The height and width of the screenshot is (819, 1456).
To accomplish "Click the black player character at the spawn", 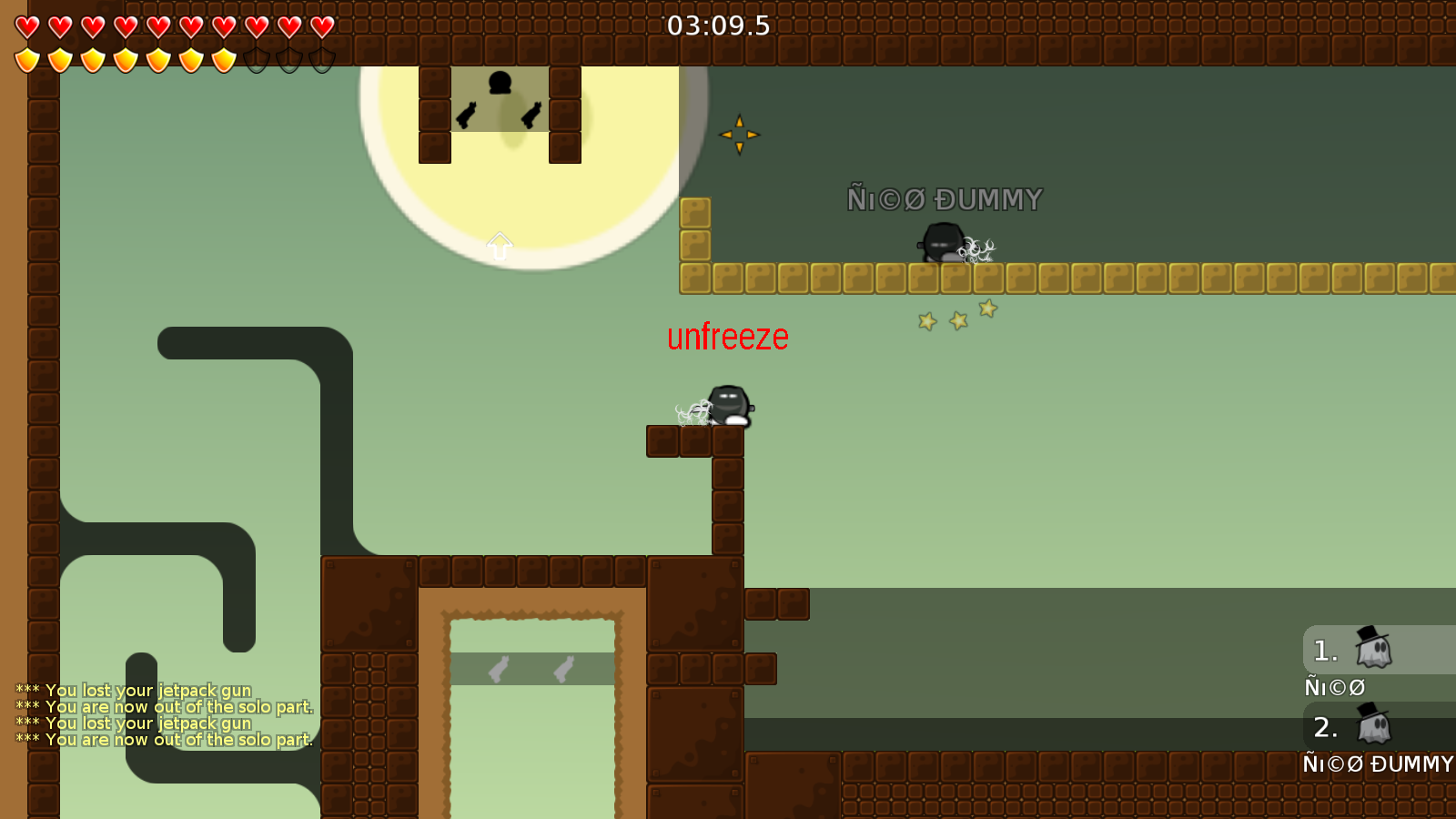I will point(498,84).
